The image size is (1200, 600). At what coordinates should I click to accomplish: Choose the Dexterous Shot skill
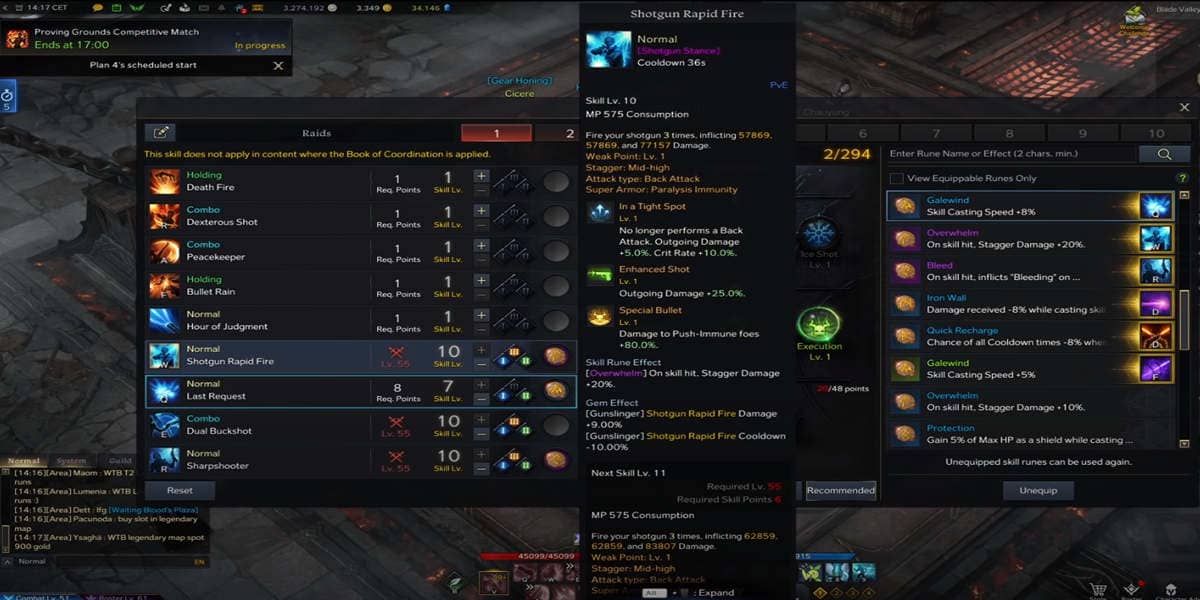[260, 217]
